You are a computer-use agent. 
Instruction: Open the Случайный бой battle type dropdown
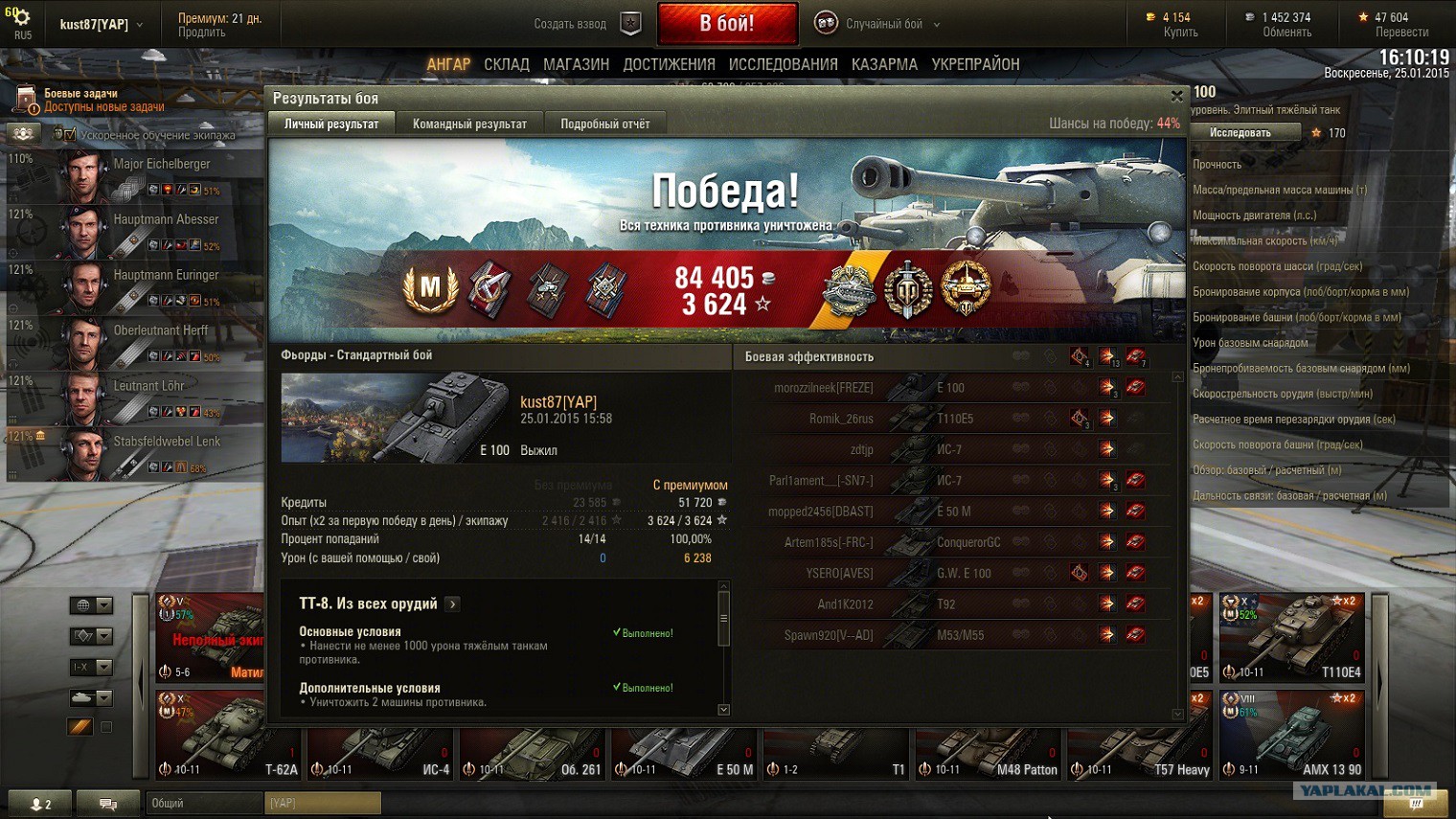(891, 24)
